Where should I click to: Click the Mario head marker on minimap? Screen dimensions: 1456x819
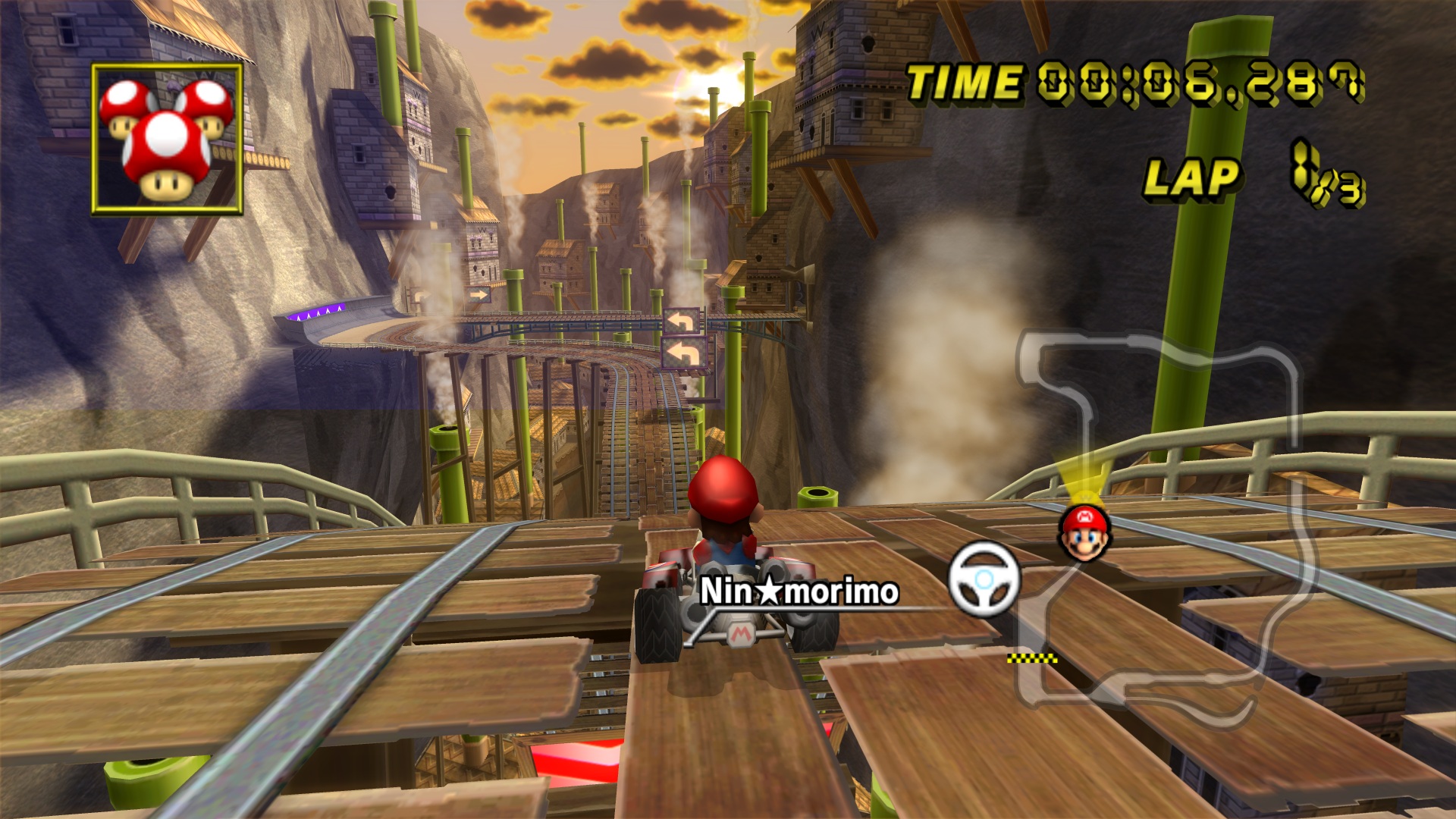tap(1084, 532)
